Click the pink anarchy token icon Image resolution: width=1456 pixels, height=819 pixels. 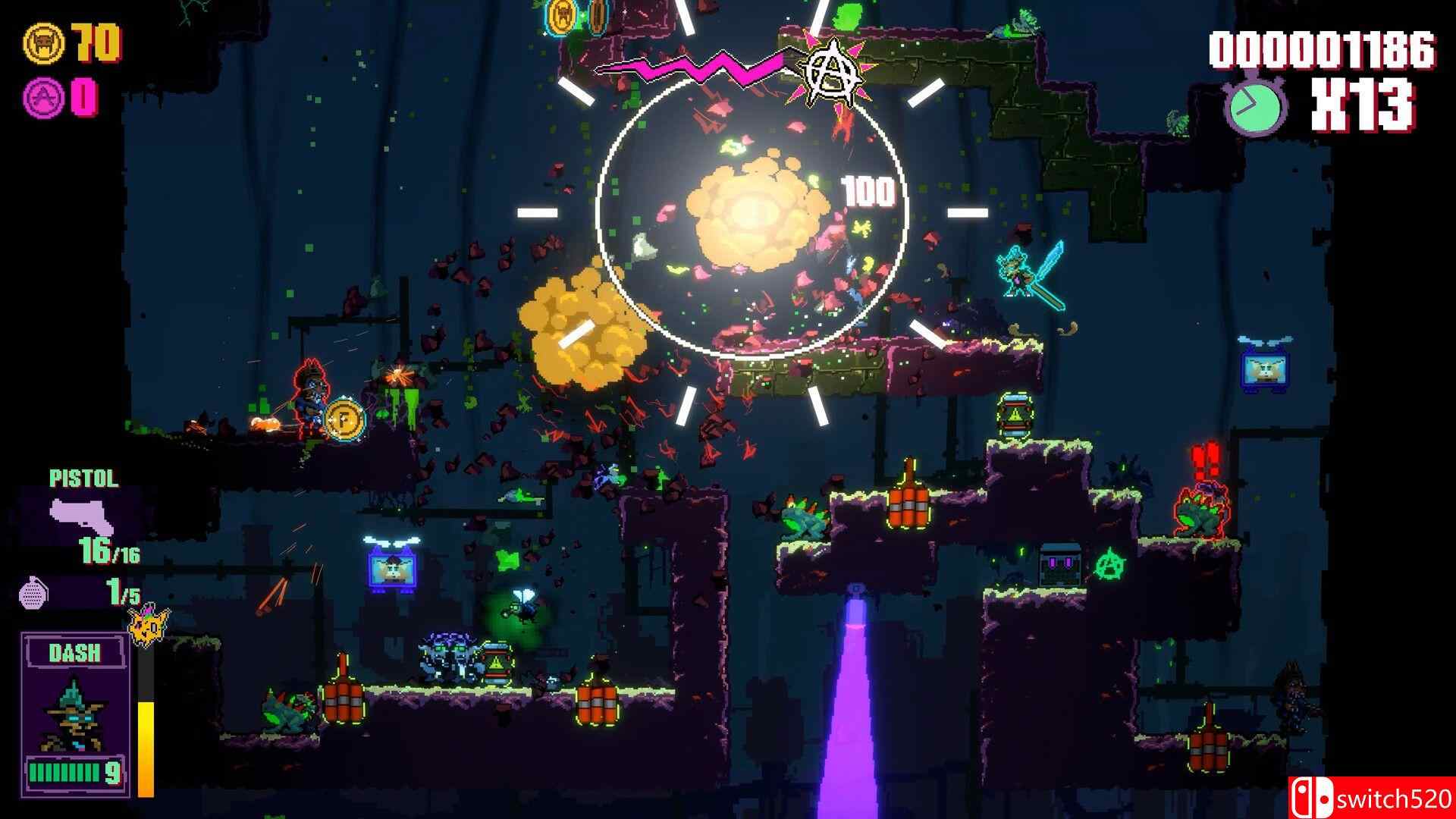(x=42, y=97)
